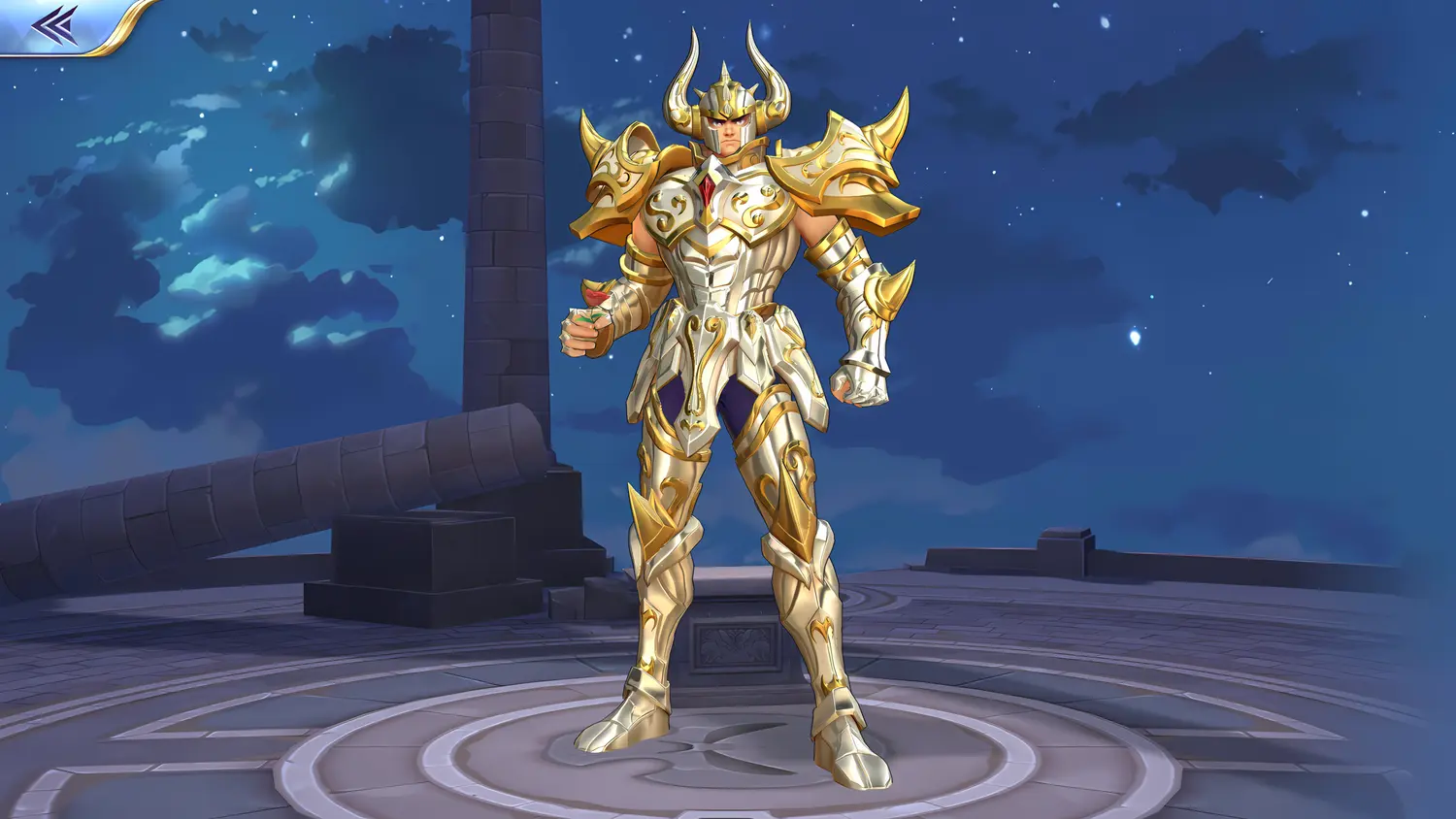Screen dimensions: 1456x819
Task: Click the red gem on the chestplate
Action: (709, 190)
